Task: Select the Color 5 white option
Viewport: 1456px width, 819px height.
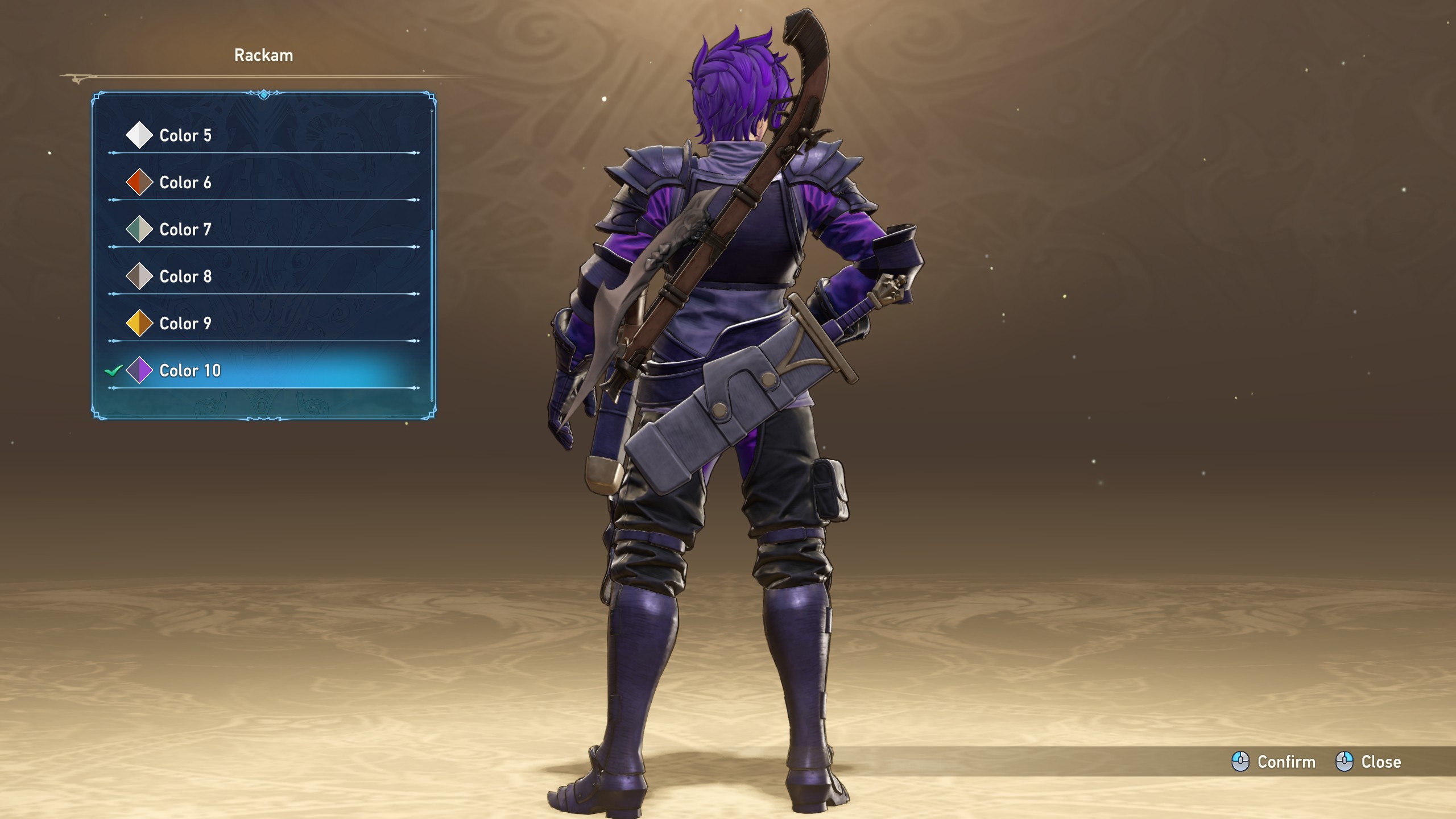Action: (185, 135)
